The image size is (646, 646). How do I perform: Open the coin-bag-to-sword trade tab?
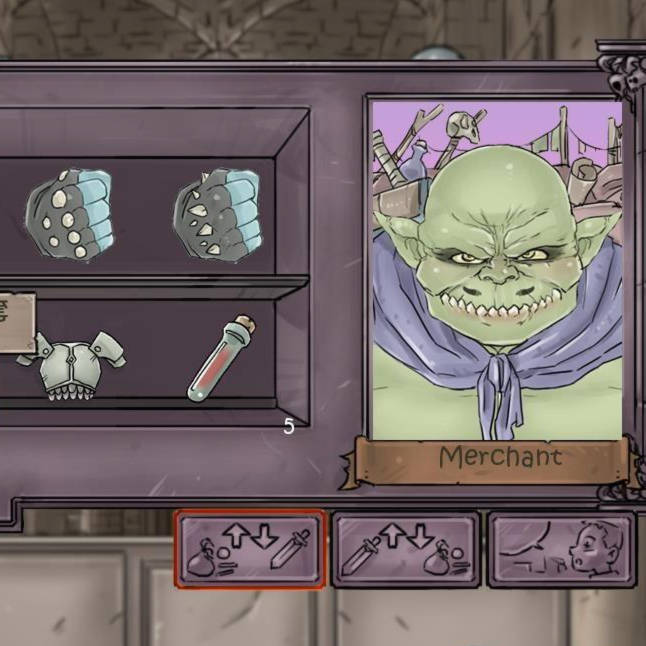coord(250,549)
